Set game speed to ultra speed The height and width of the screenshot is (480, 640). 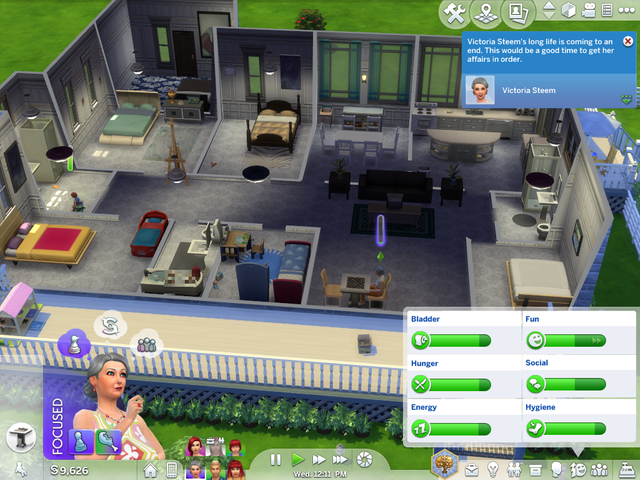point(341,459)
